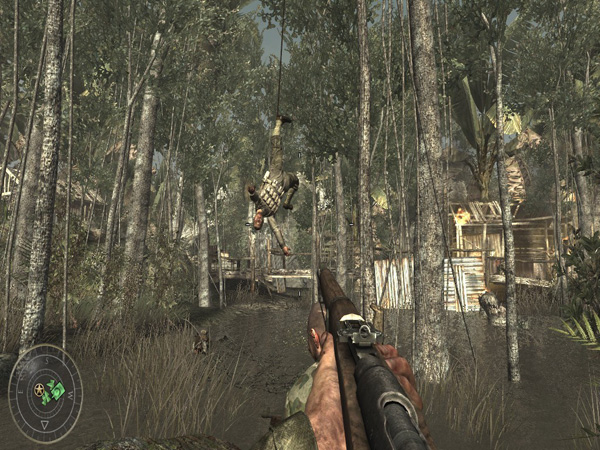
Task: Select the gold star objective marker on the compass
Action: (x=39, y=389)
